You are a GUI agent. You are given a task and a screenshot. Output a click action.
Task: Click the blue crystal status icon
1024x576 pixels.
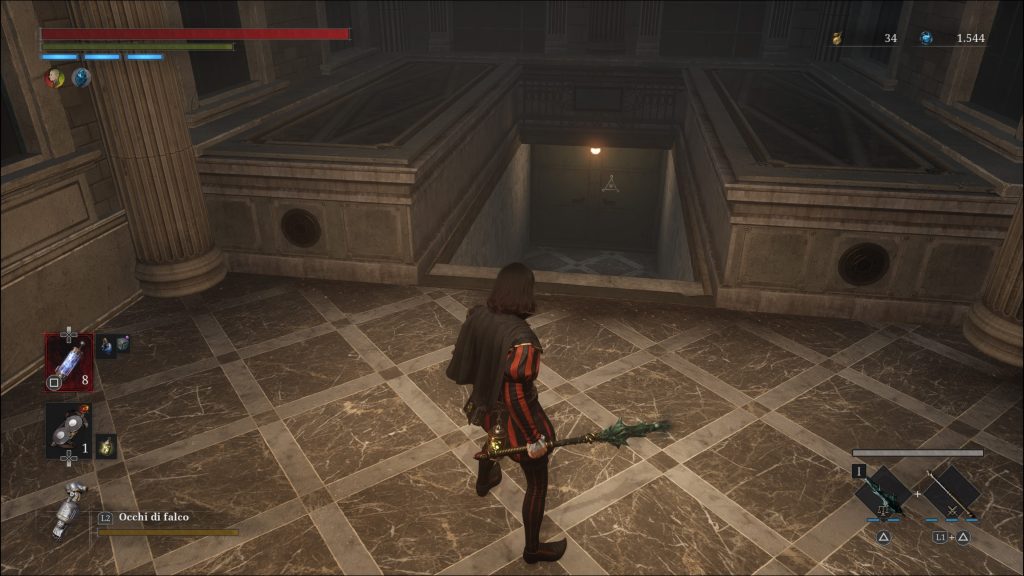pos(81,77)
